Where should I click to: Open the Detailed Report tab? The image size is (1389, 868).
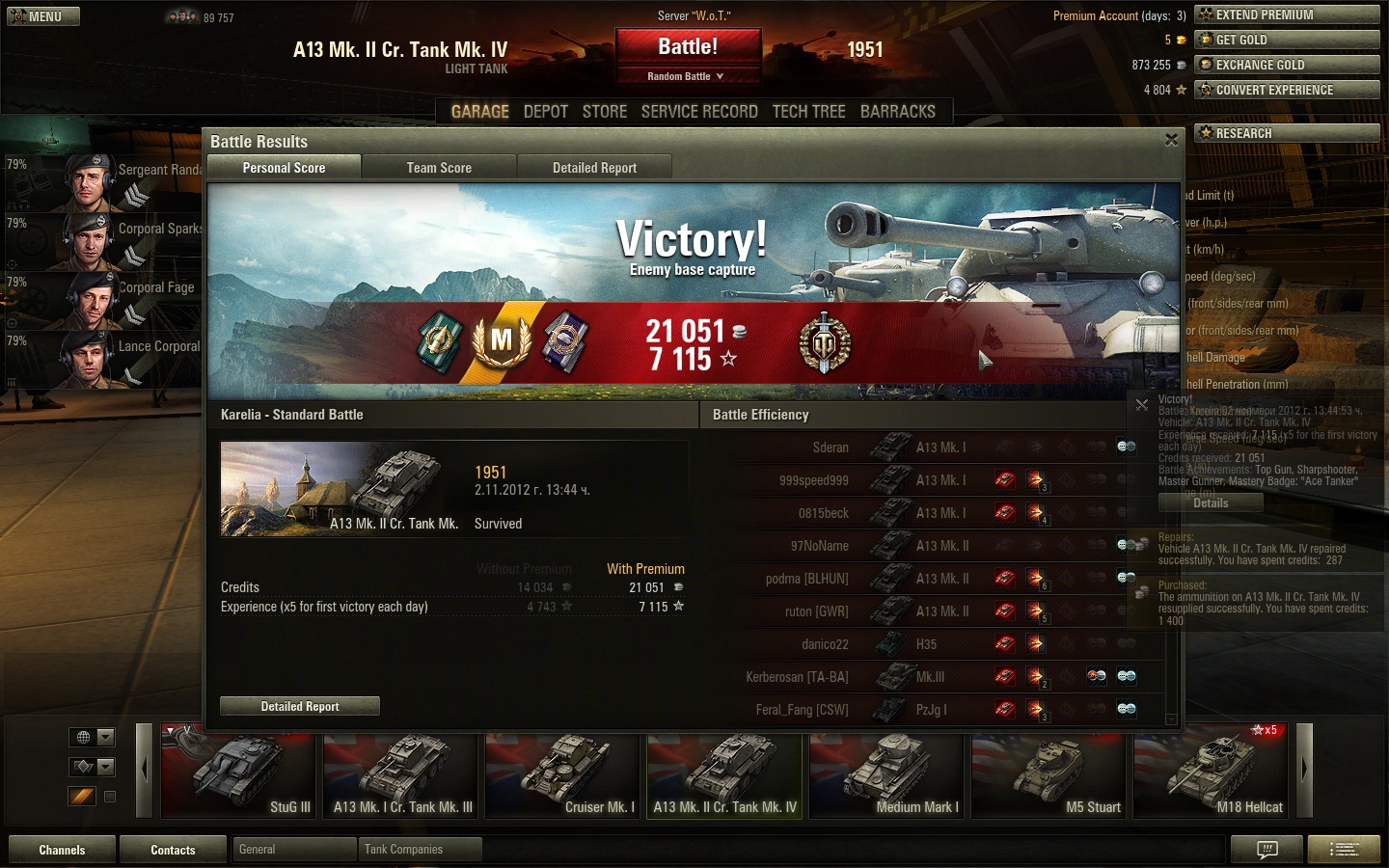594,168
